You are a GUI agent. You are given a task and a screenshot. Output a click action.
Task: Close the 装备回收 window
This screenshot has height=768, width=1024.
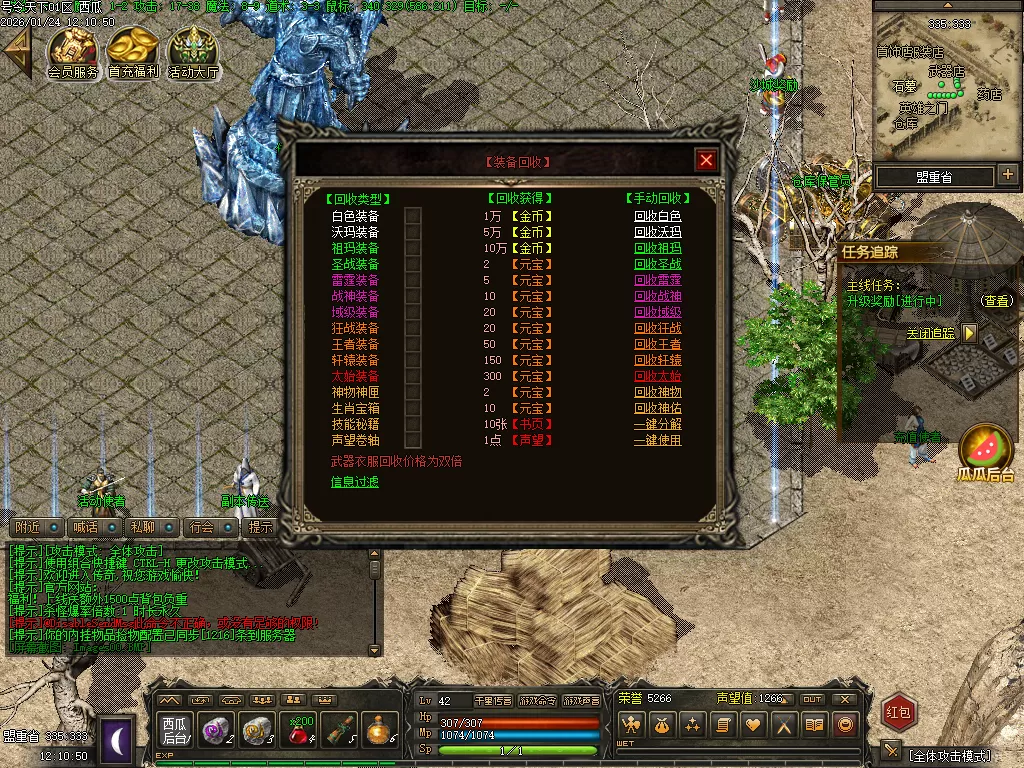point(706,160)
